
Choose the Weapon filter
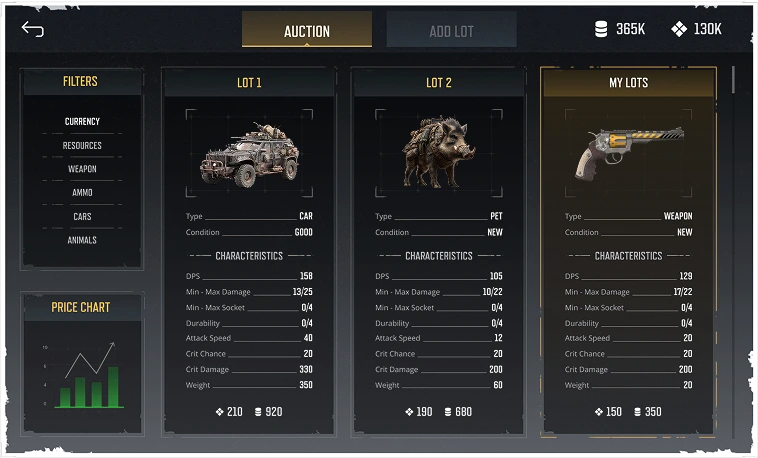[82, 170]
